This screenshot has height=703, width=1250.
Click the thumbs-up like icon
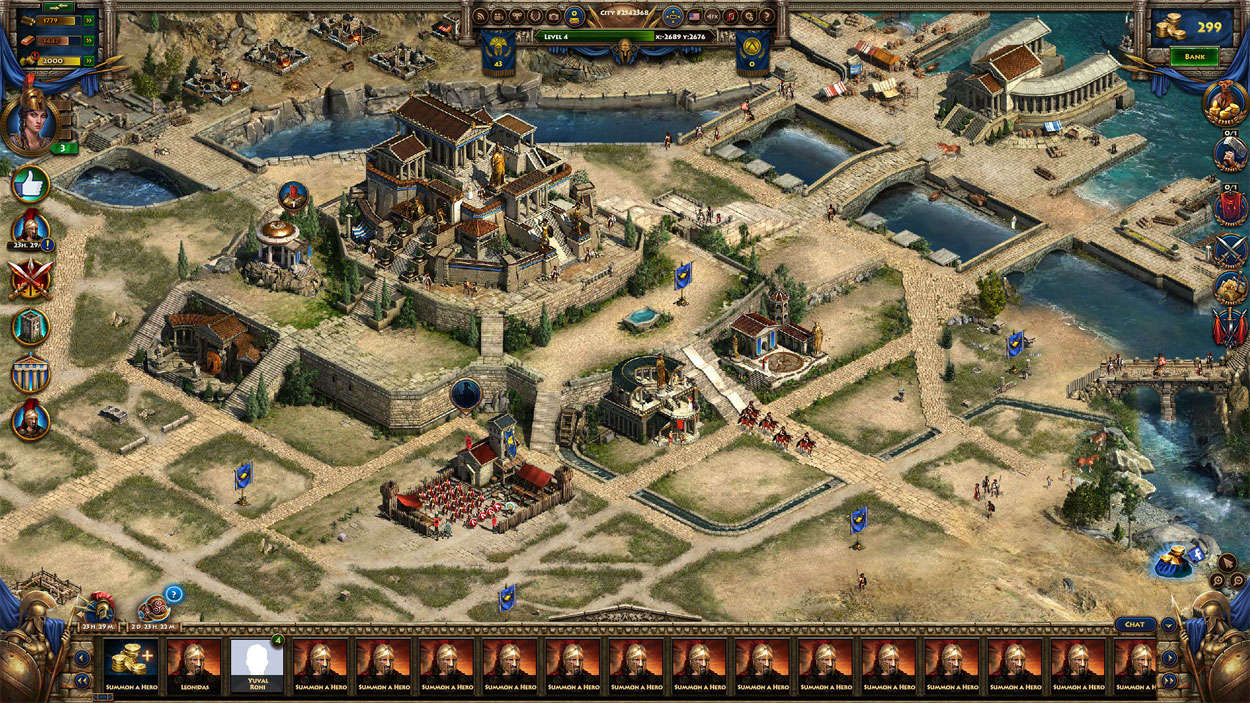pos(31,184)
